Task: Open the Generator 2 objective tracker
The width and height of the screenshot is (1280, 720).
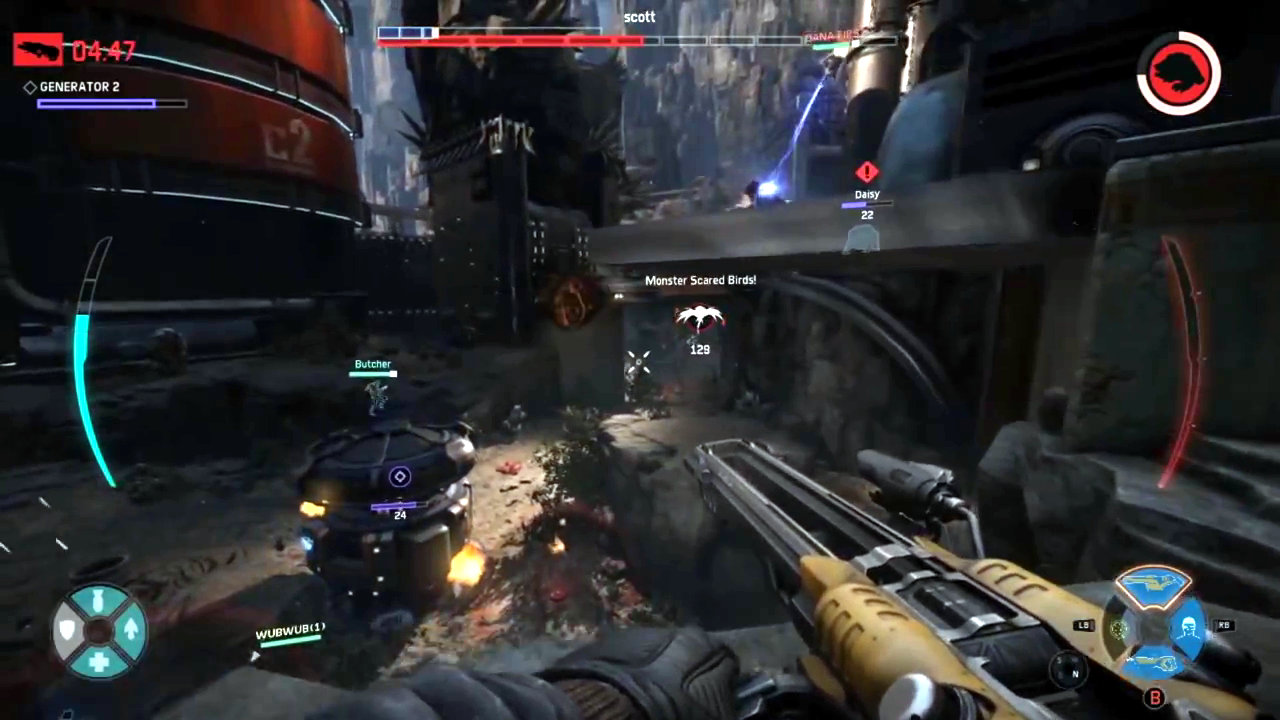Action: click(x=80, y=88)
